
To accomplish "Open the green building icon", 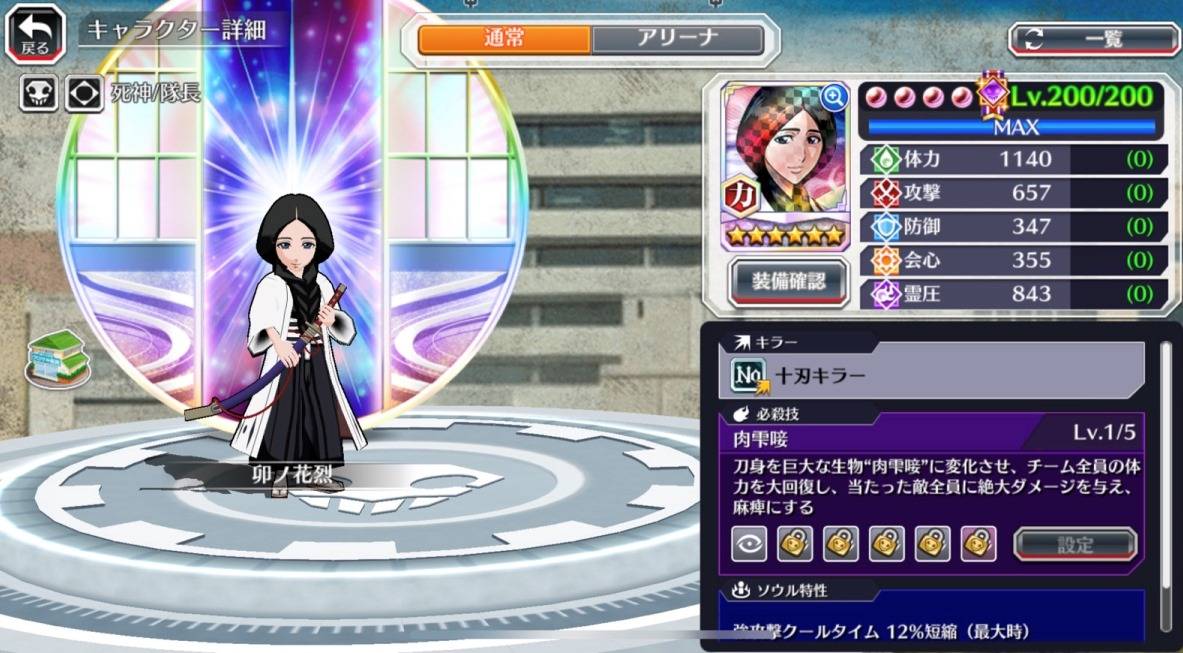I will coord(57,355).
